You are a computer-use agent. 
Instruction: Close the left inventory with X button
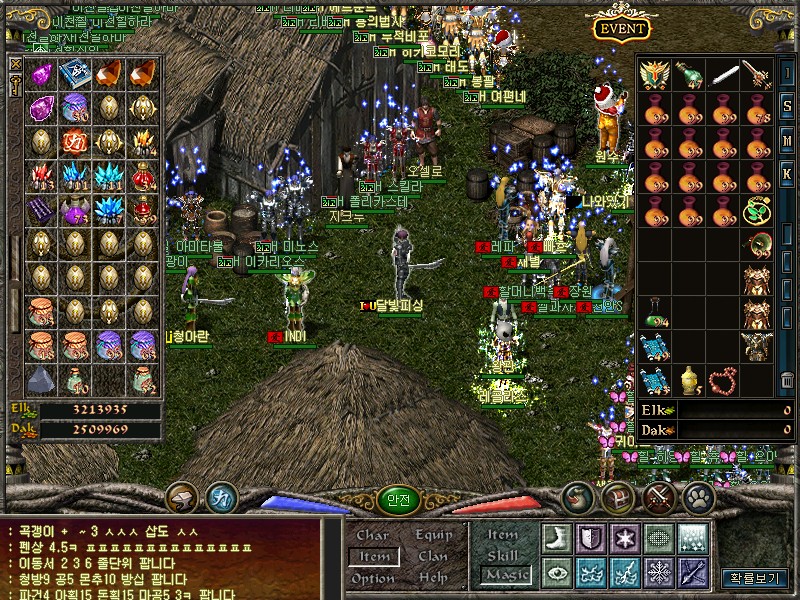click(x=16, y=64)
